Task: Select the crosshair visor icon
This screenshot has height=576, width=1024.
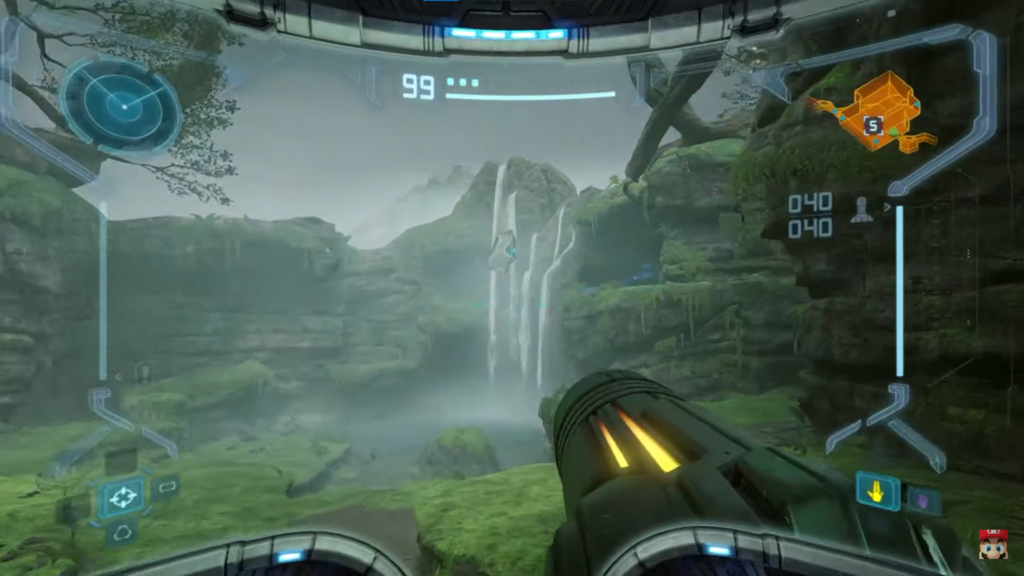Action: click(123, 495)
